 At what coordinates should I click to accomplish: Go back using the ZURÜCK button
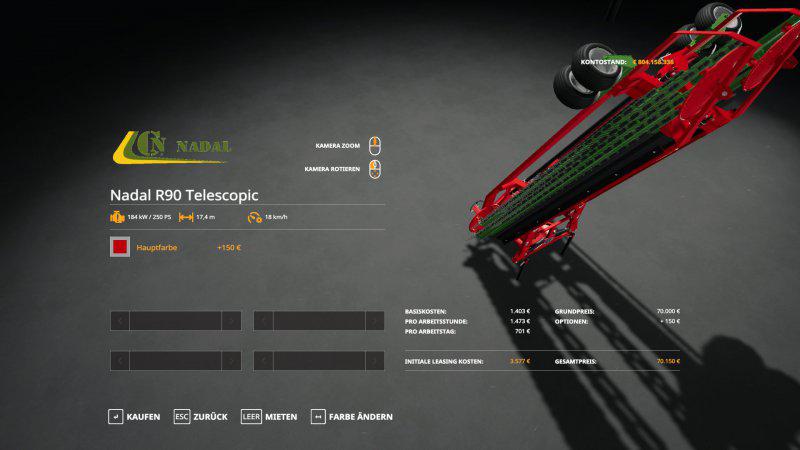click(x=201, y=416)
